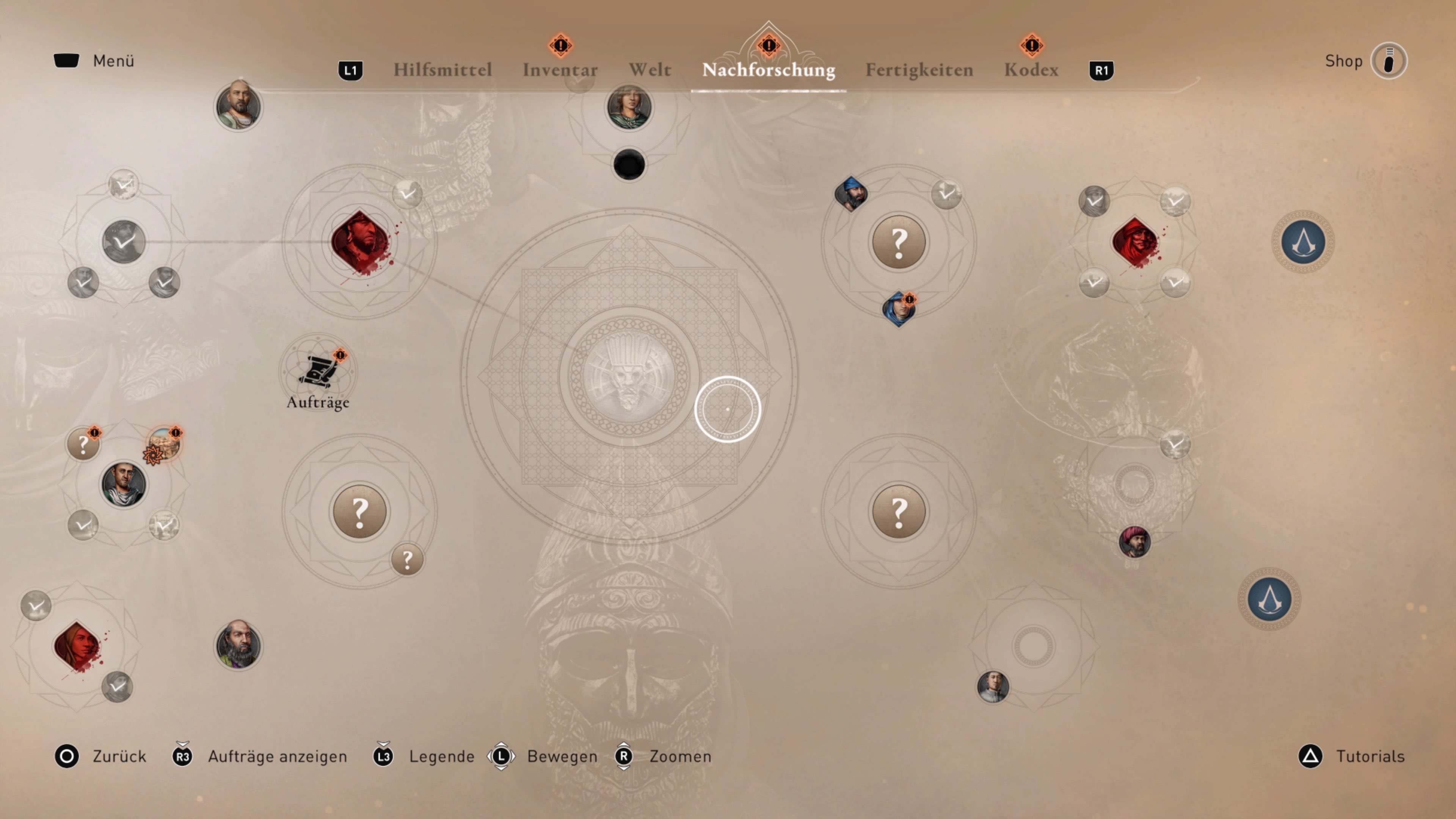
Task: Select the blue-turbaned bearded man portrait
Action: coord(850,194)
